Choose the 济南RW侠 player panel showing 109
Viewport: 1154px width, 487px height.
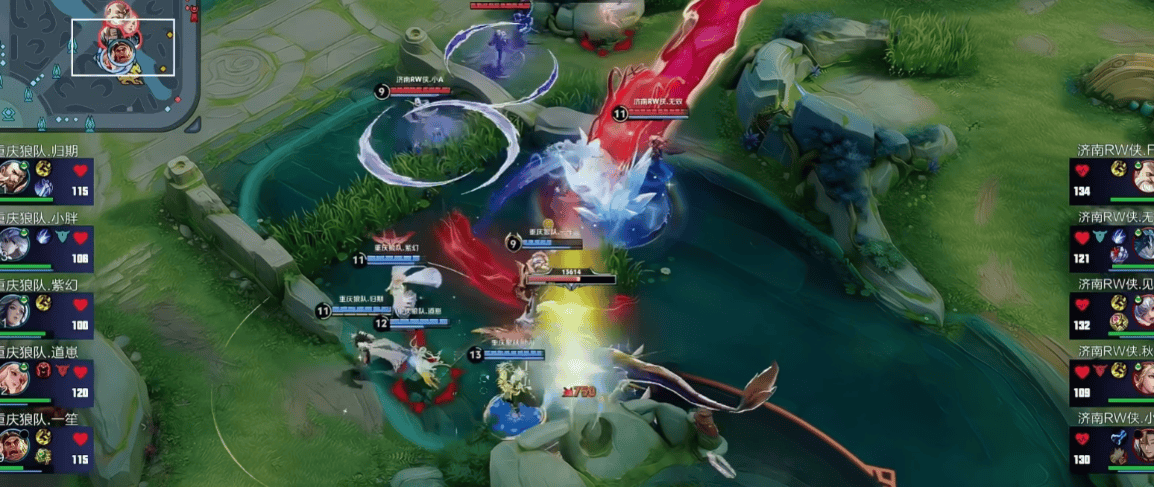1112,380
